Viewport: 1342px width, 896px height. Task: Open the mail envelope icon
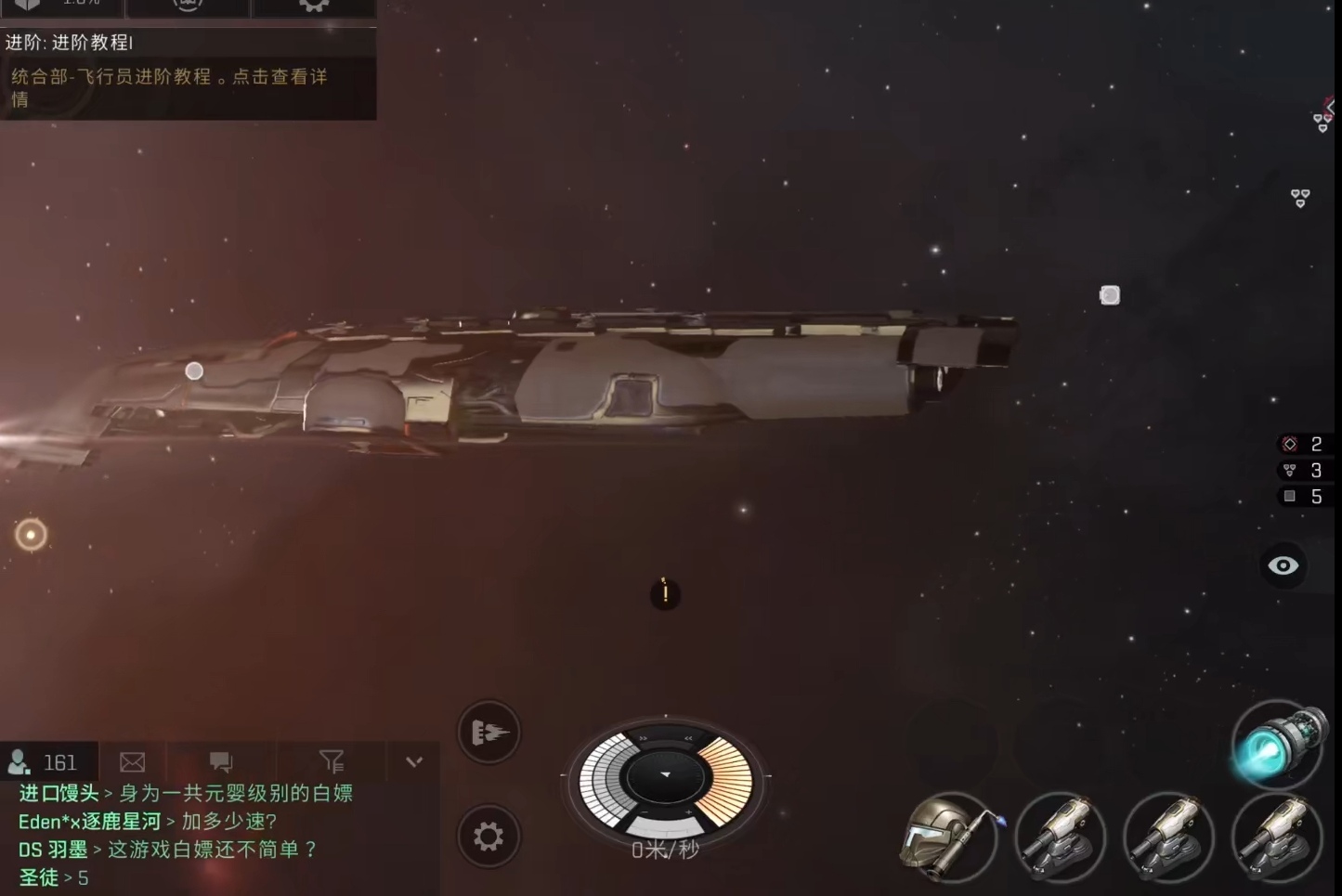(x=133, y=762)
